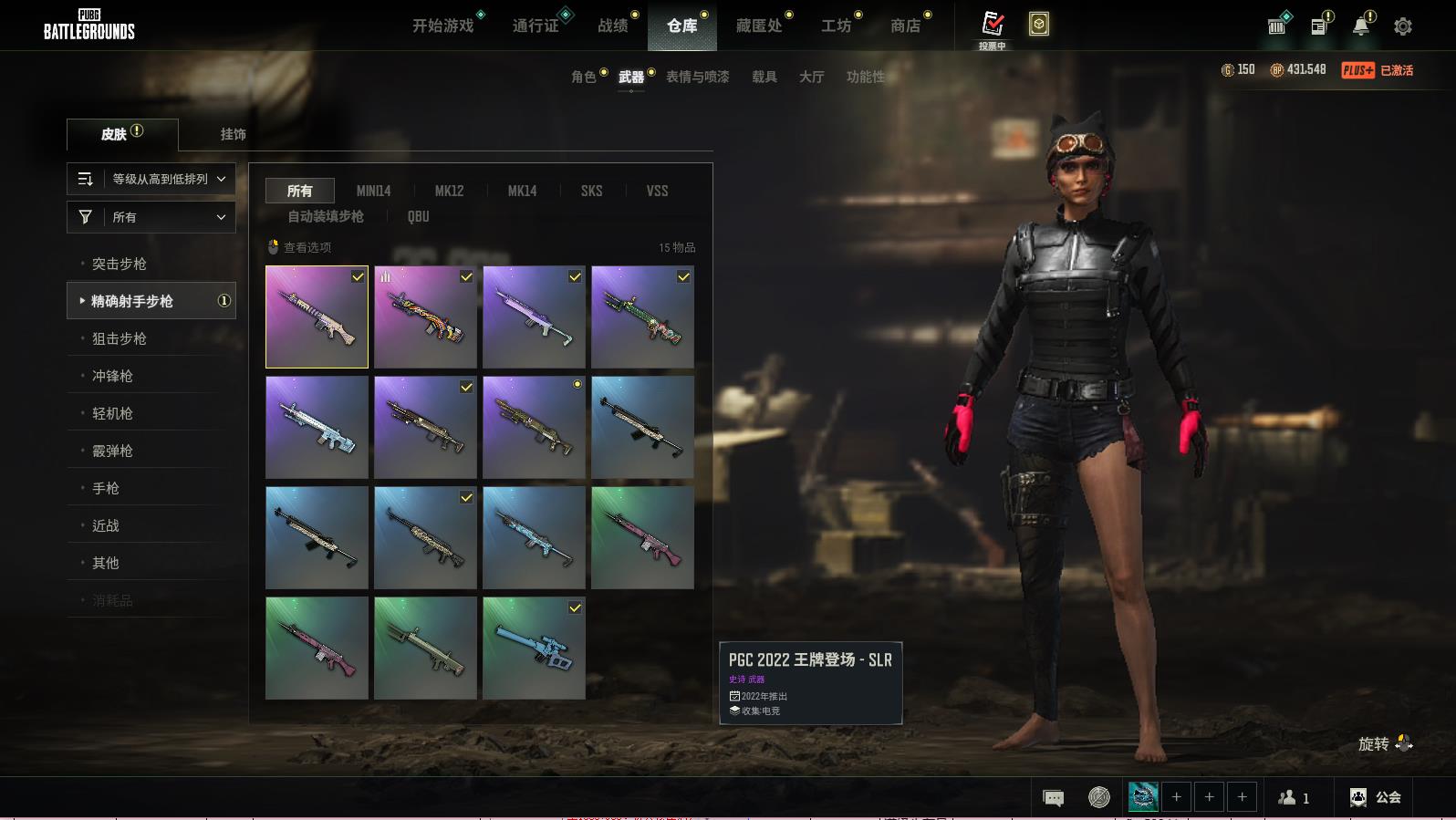The image size is (1456, 820).
Task: Switch to 角色 character sub-tab
Action: [x=584, y=77]
